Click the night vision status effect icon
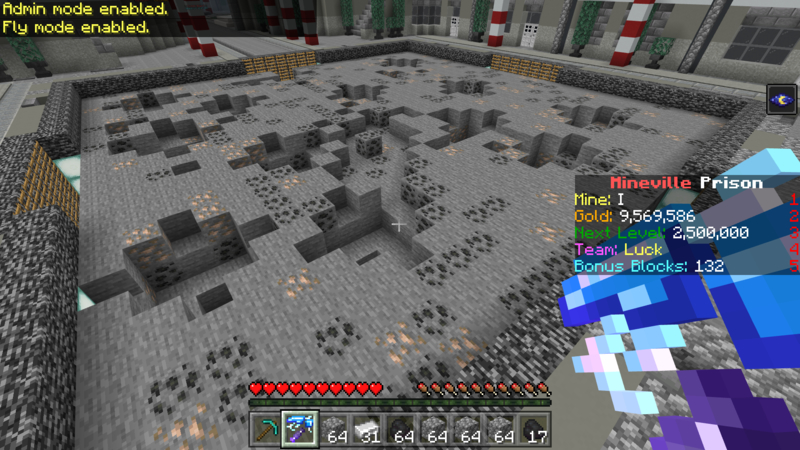The height and width of the screenshot is (450, 800). click(781, 100)
